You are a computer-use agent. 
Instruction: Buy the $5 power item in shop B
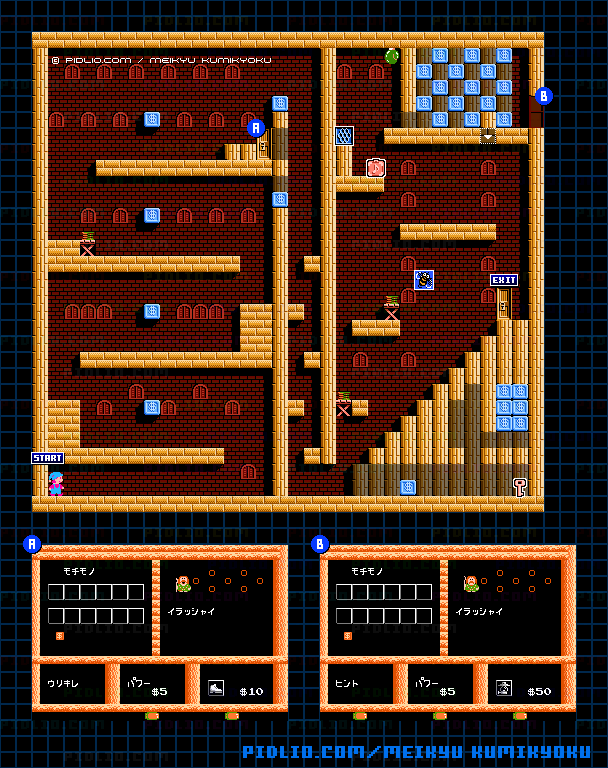click(439, 685)
